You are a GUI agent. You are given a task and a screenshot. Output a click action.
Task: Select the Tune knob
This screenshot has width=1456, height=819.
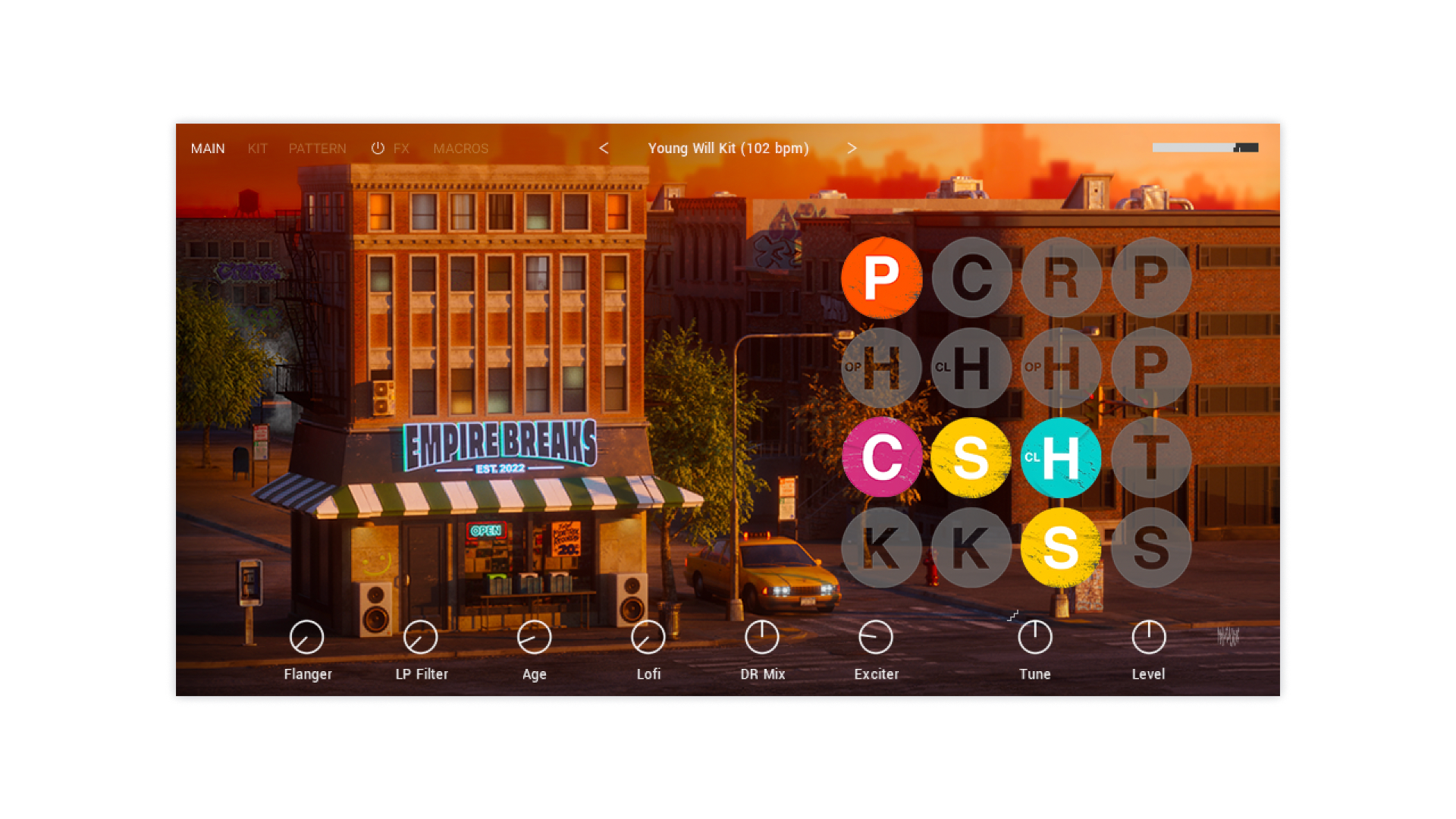[1035, 638]
